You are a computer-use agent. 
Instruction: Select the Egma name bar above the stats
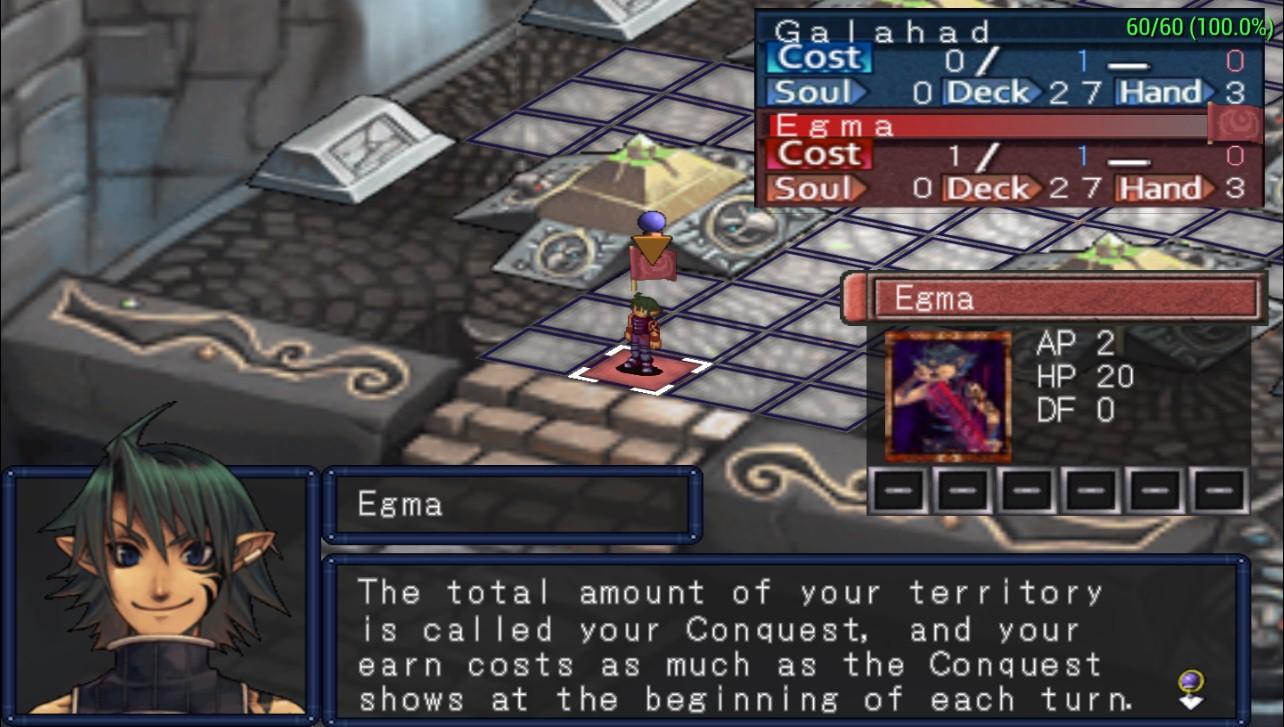1064,298
